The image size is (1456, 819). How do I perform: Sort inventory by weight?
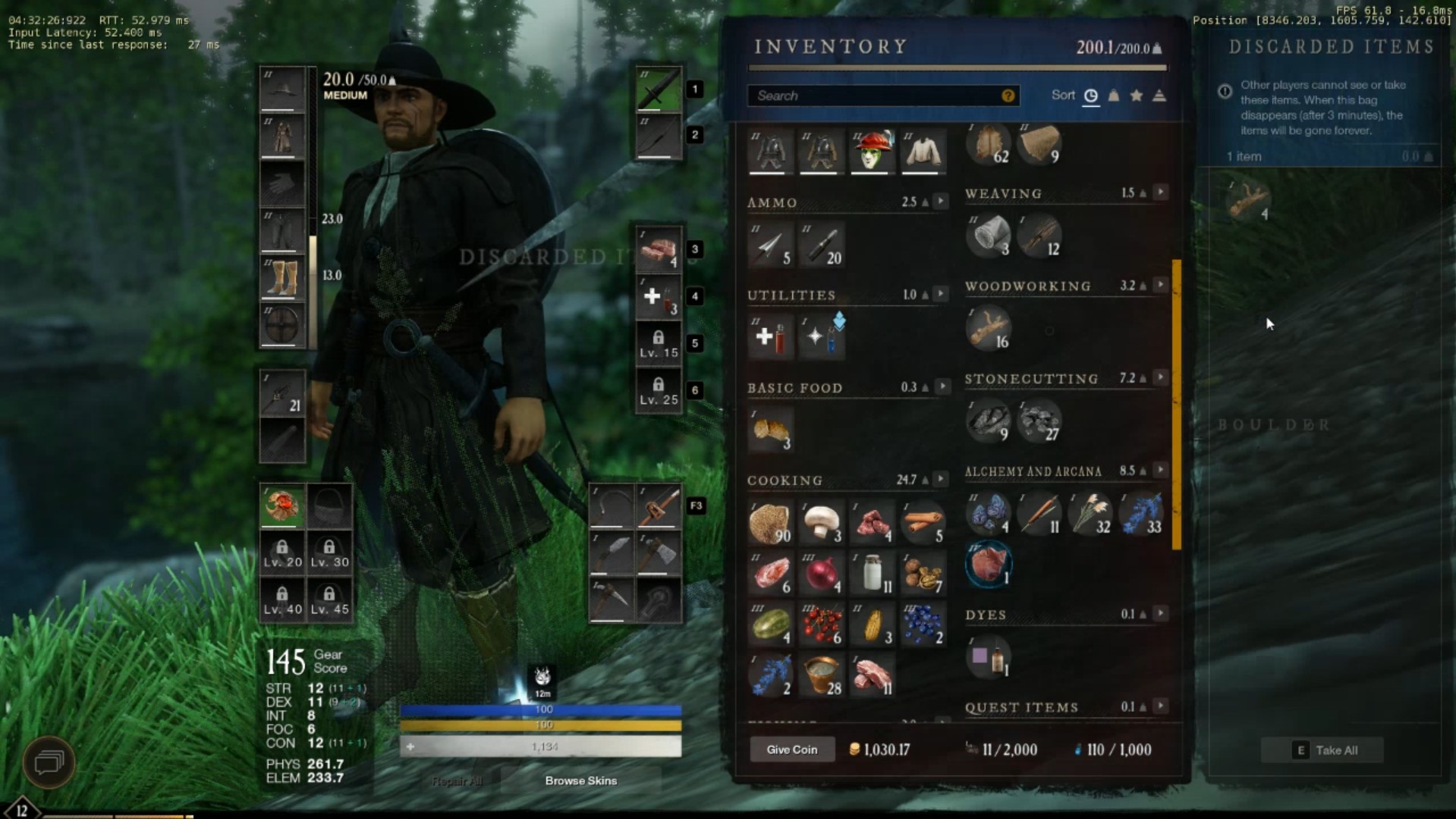1113,96
